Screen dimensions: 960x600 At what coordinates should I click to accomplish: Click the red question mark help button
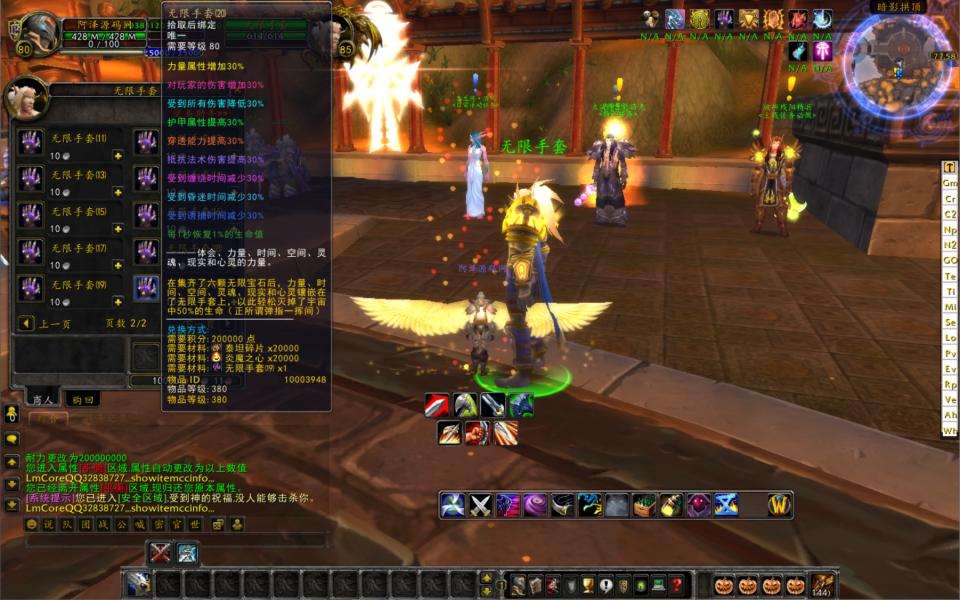(x=677, y=585)
